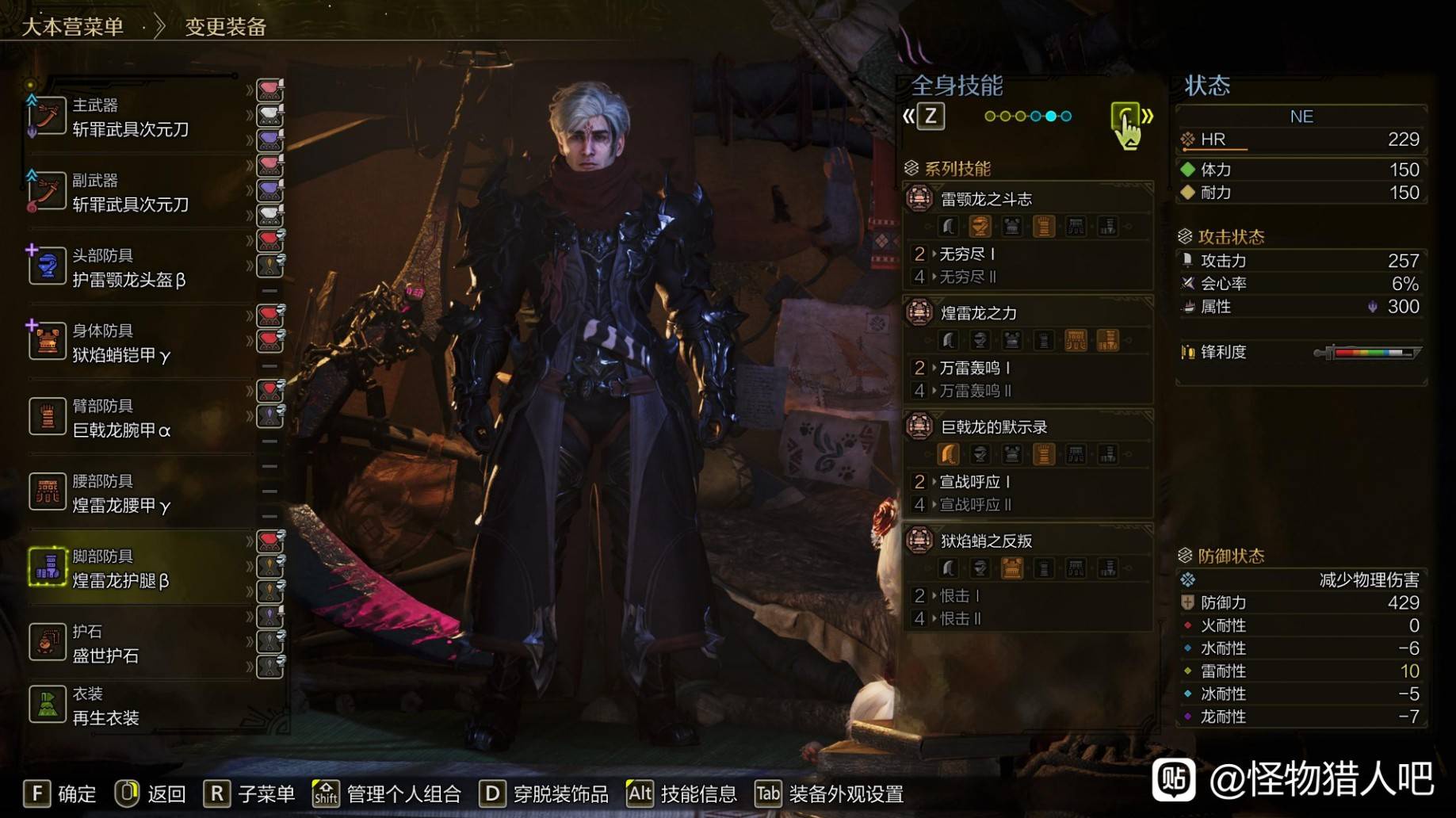Select 雷颚龙之斗志 set skill entry
The height and width of the screenshot is (818, 1456).
point(986,199)
